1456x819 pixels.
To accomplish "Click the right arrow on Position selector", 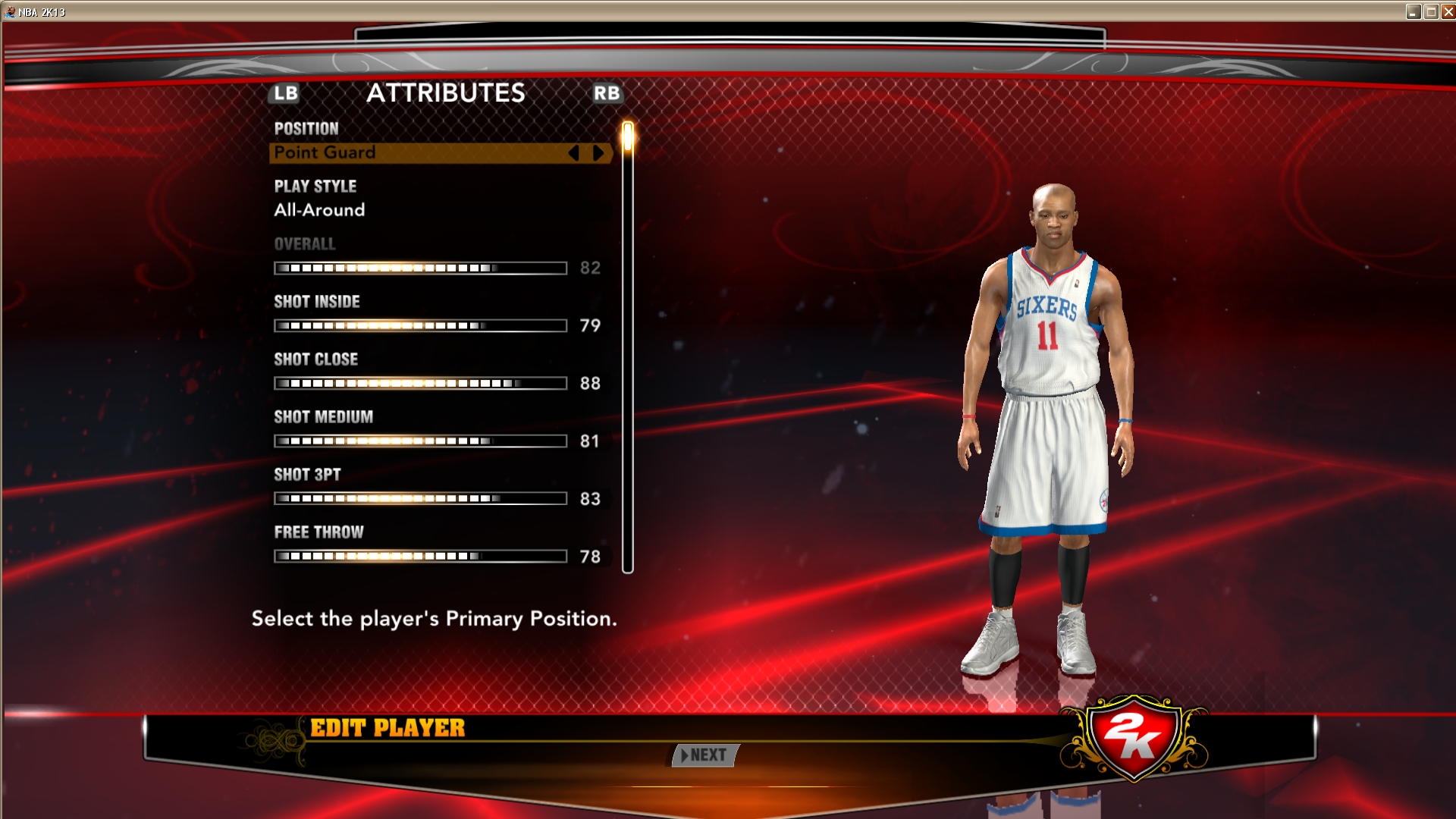I will (598, 153).
